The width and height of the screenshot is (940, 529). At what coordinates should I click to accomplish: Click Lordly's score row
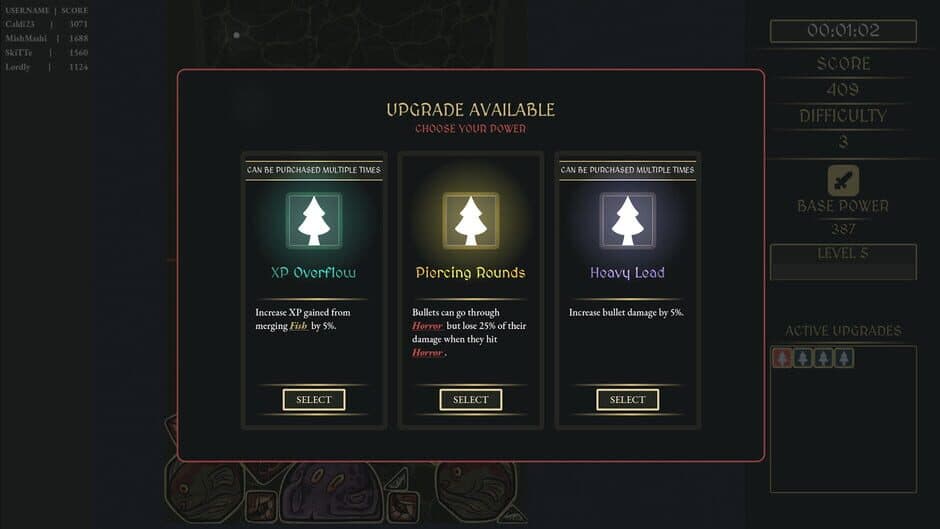(46, 67)
